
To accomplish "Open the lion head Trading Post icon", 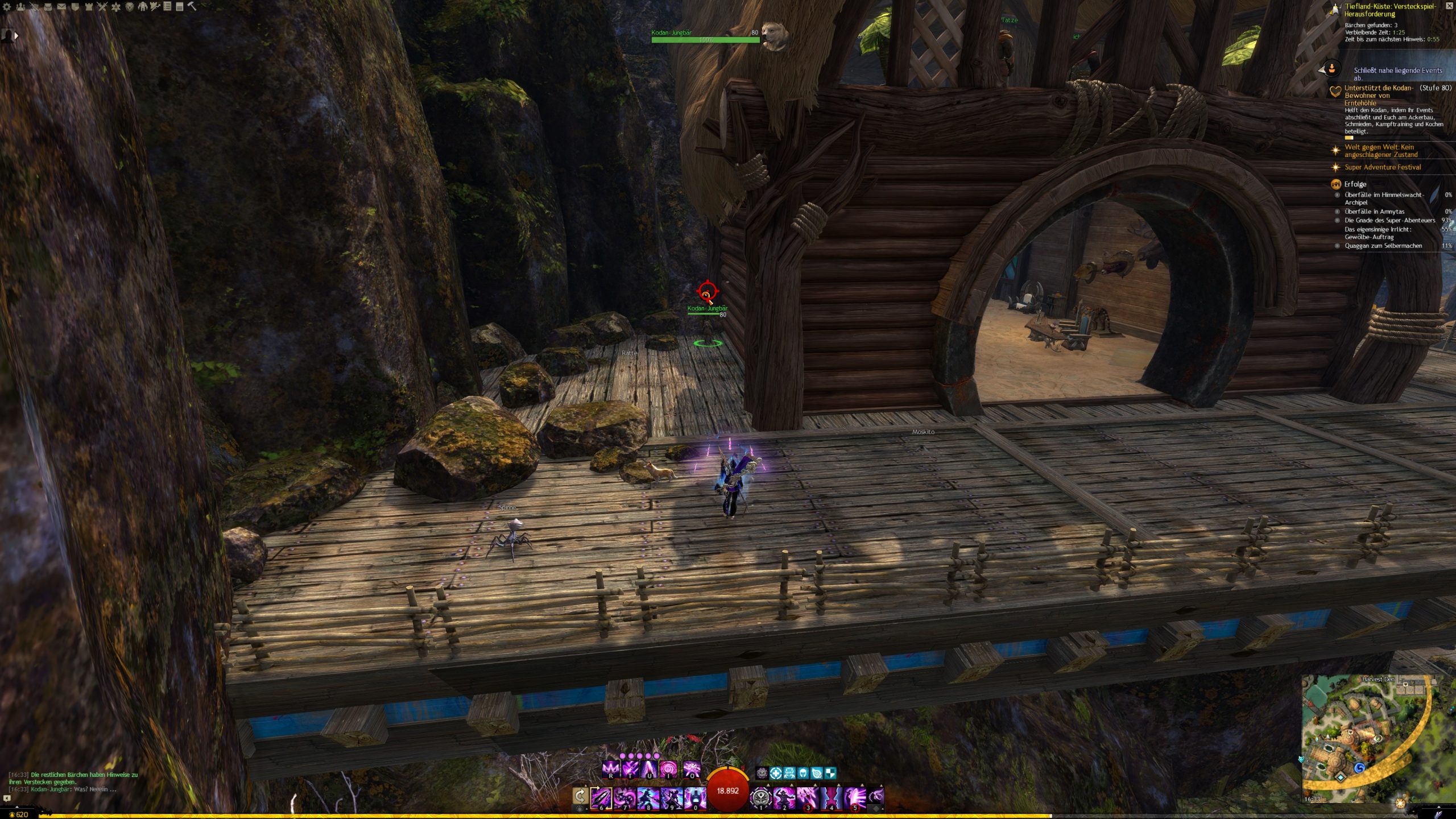I will point(130,7).
